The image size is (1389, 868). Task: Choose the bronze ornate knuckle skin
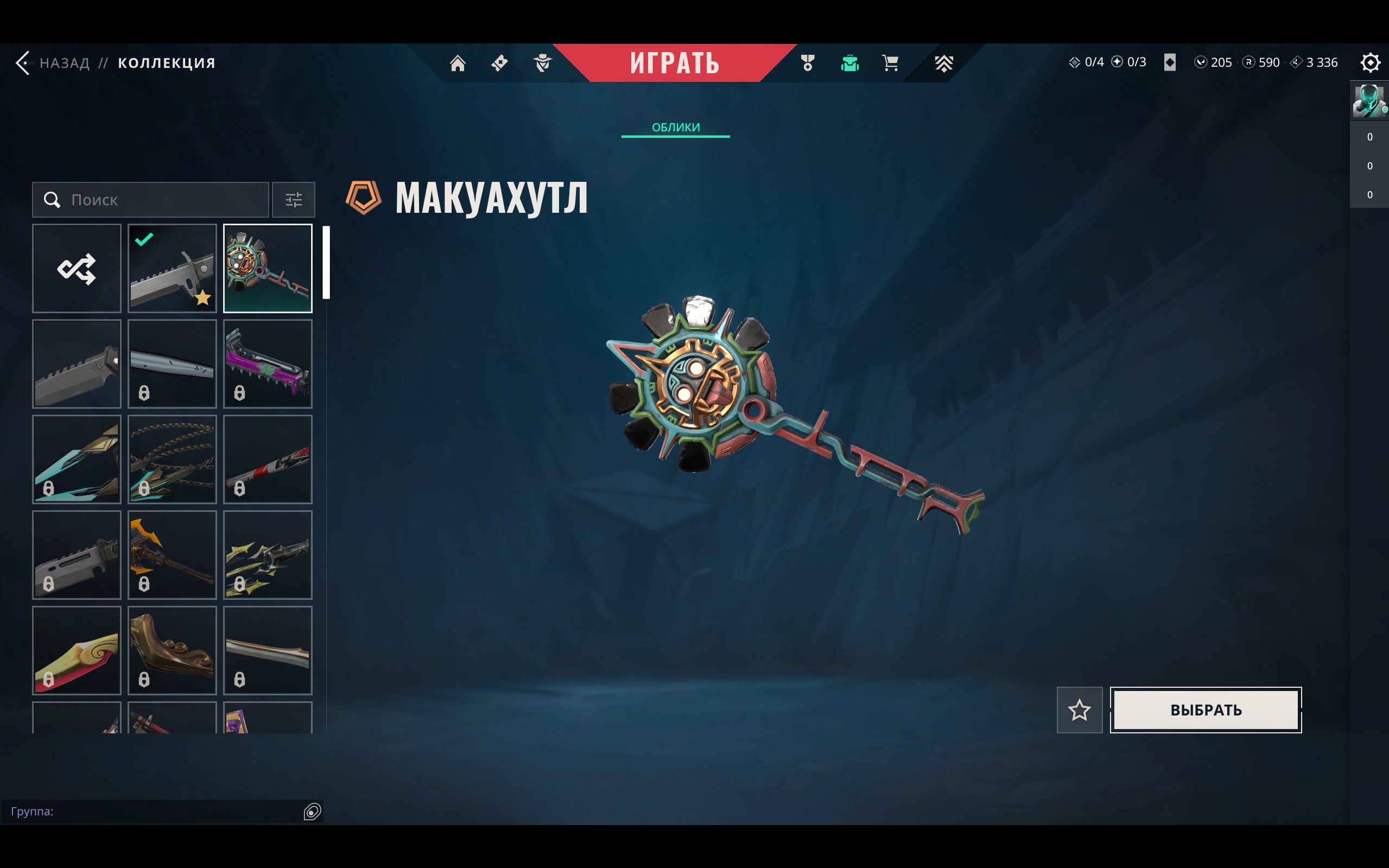(x=172, y=650)
